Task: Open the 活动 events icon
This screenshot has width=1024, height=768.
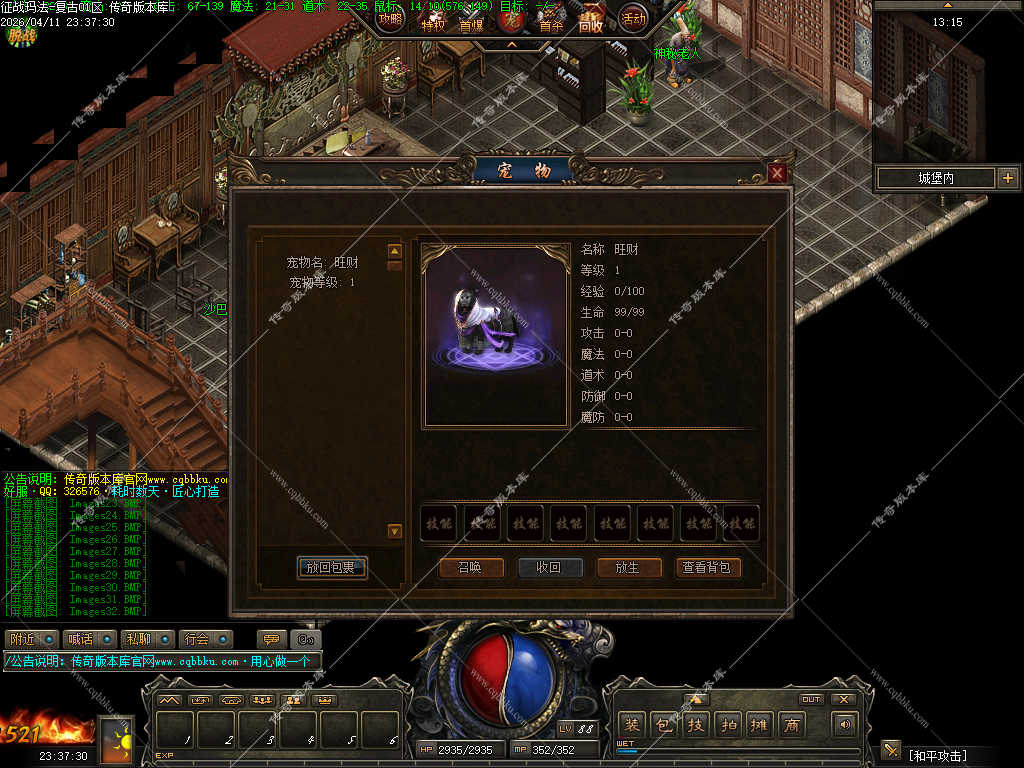Action: pos(633,17)
